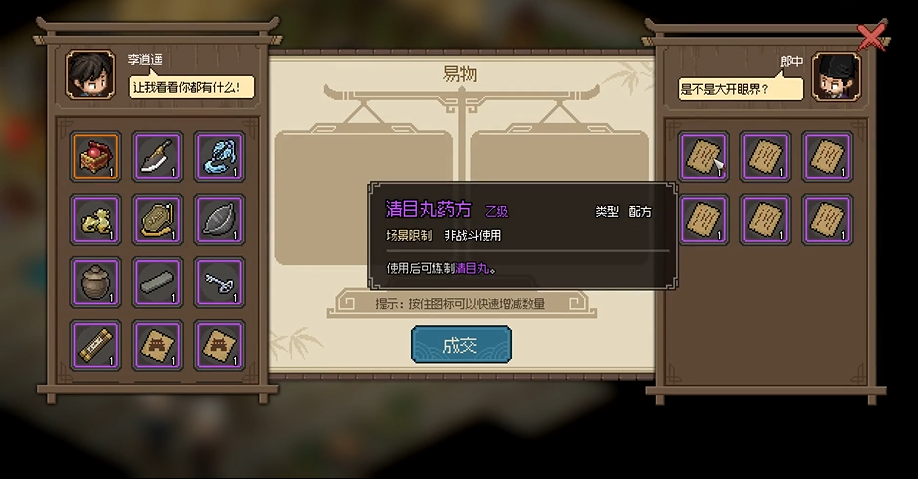Pick the gray stone bar slot
This screenshot has width=918, height=479.
point(158,282)
